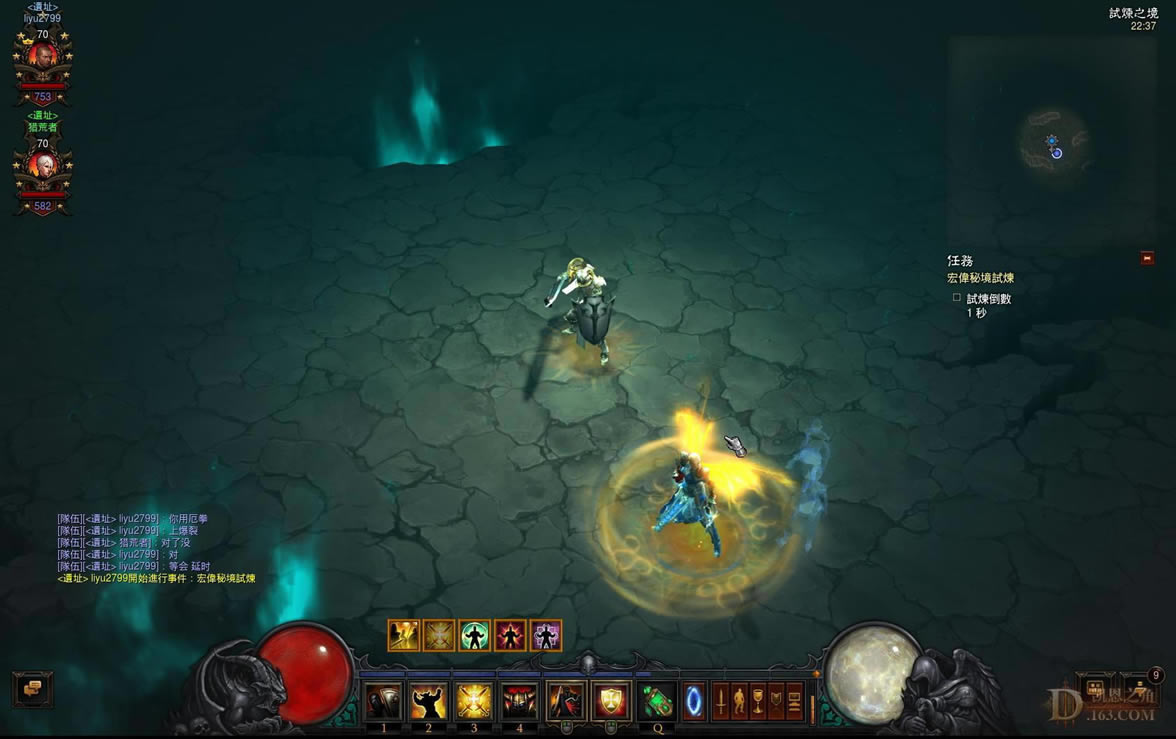Activate the shield-bearer skill in slot 1
This screenshot has width=1176, height=739.
pyautogui.click(x=383, y=702)
